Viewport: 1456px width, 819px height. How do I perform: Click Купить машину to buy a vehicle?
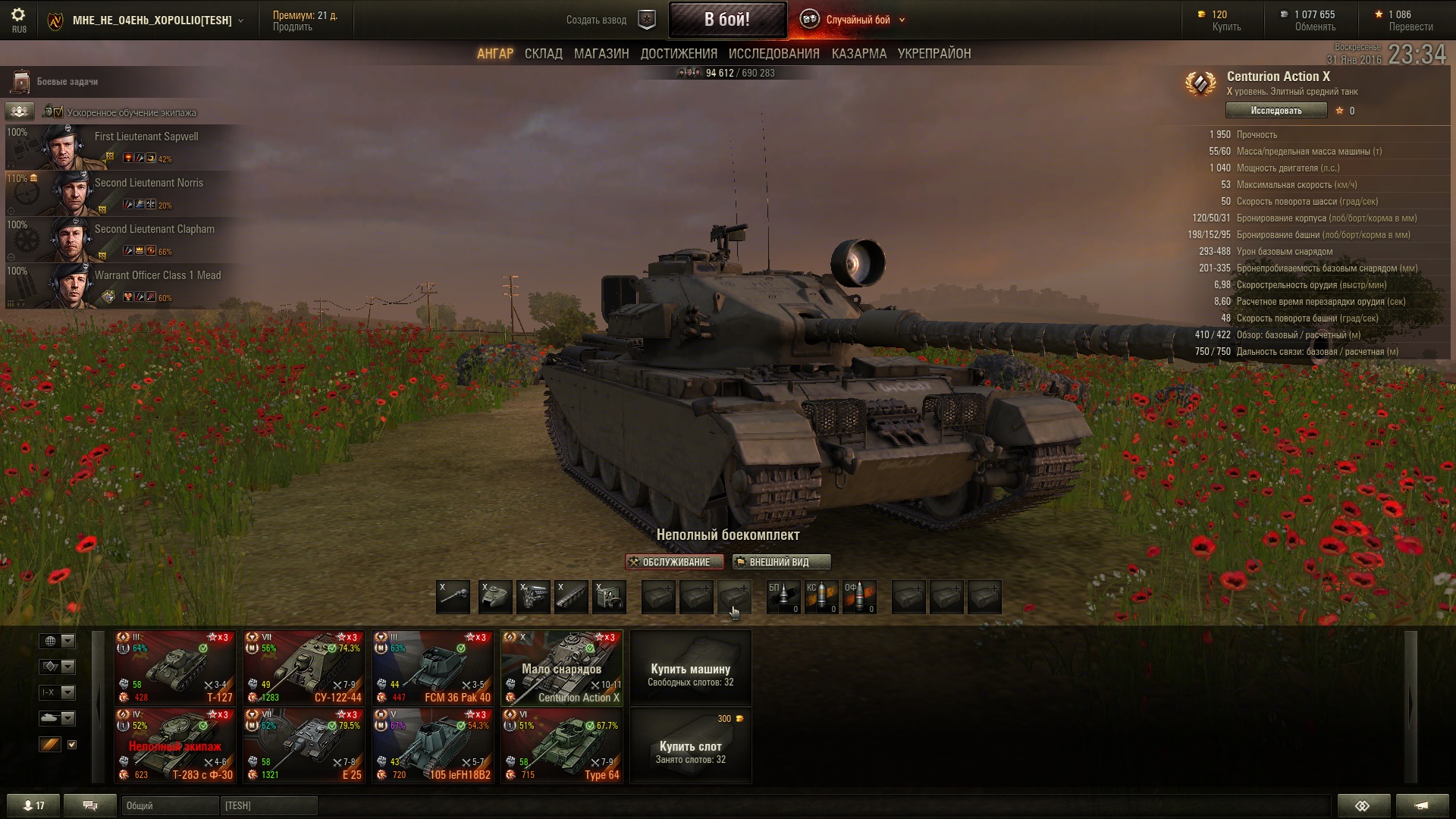click(690, 668)
